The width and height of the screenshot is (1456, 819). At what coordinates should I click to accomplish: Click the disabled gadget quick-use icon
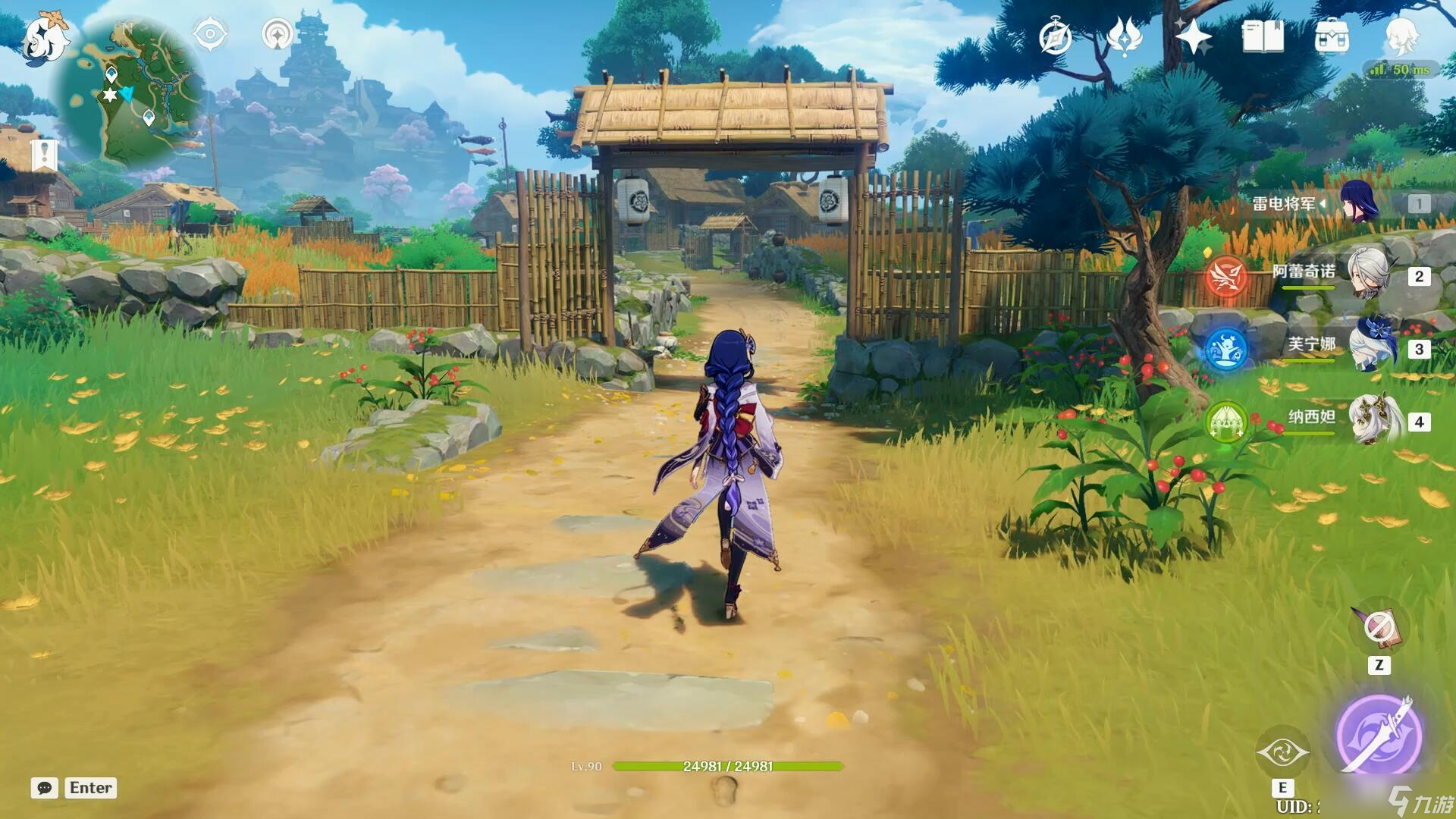click(1378, 628)
